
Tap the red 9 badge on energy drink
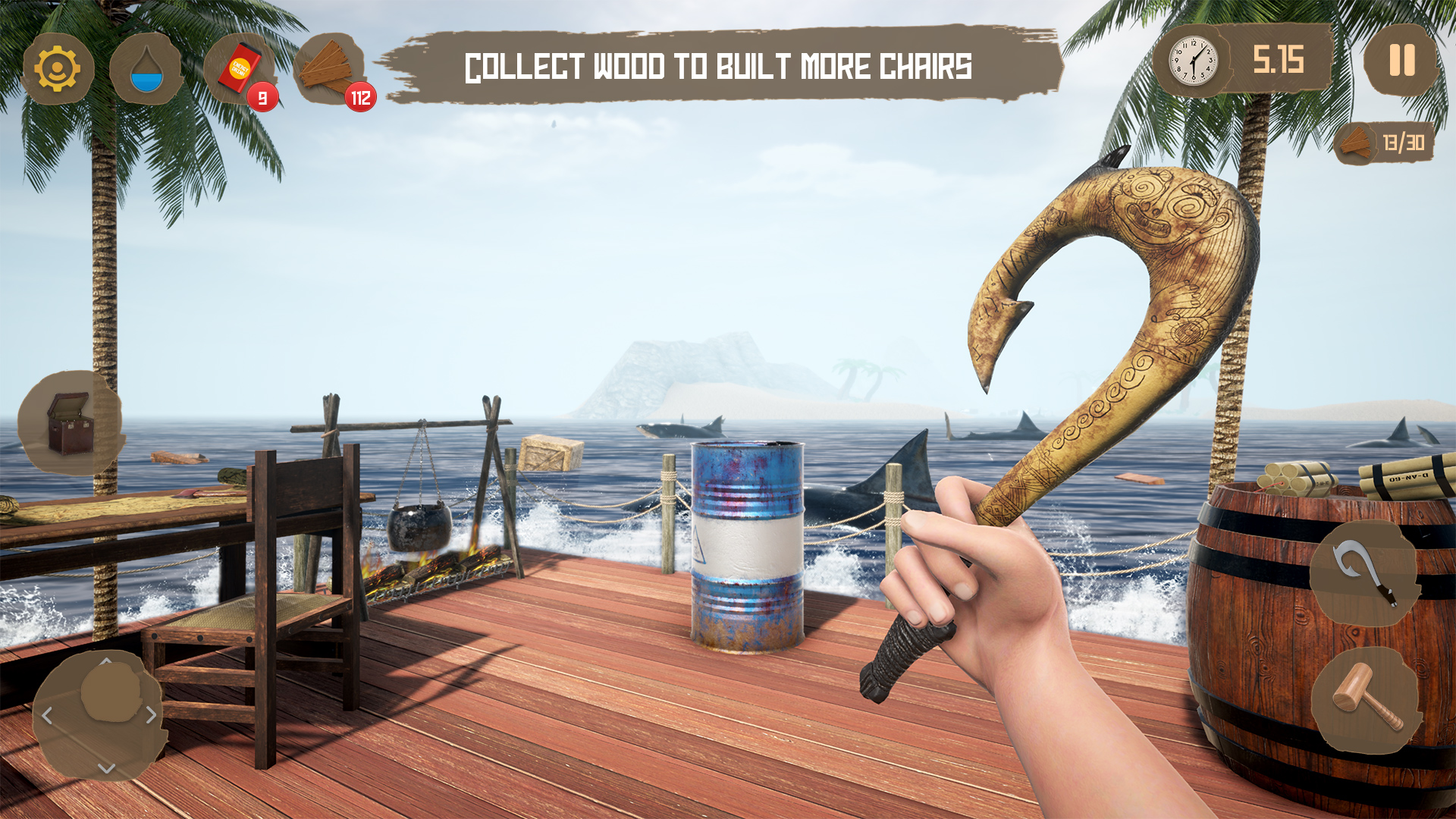(262, 97)
